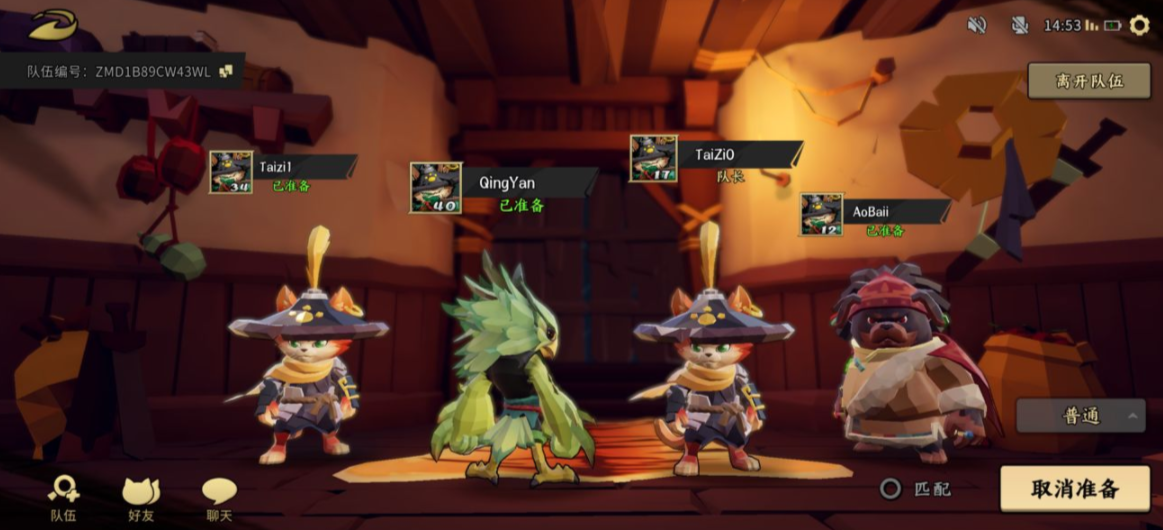This screenshot has height=530, width=1163.
Task: Toggle the 匹配 matchmaking option
Action: point(890,489)
